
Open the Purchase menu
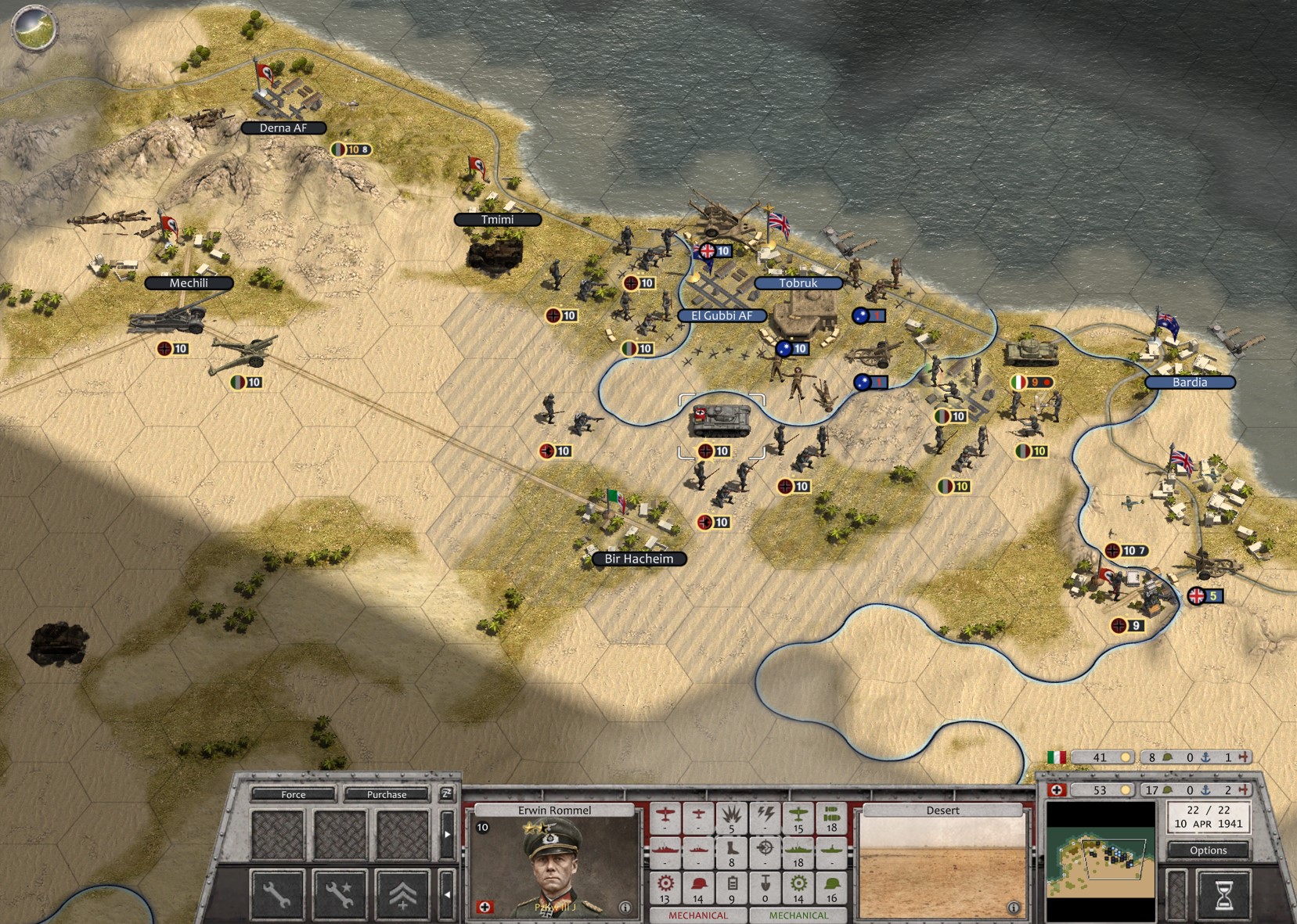pos(387,794)
